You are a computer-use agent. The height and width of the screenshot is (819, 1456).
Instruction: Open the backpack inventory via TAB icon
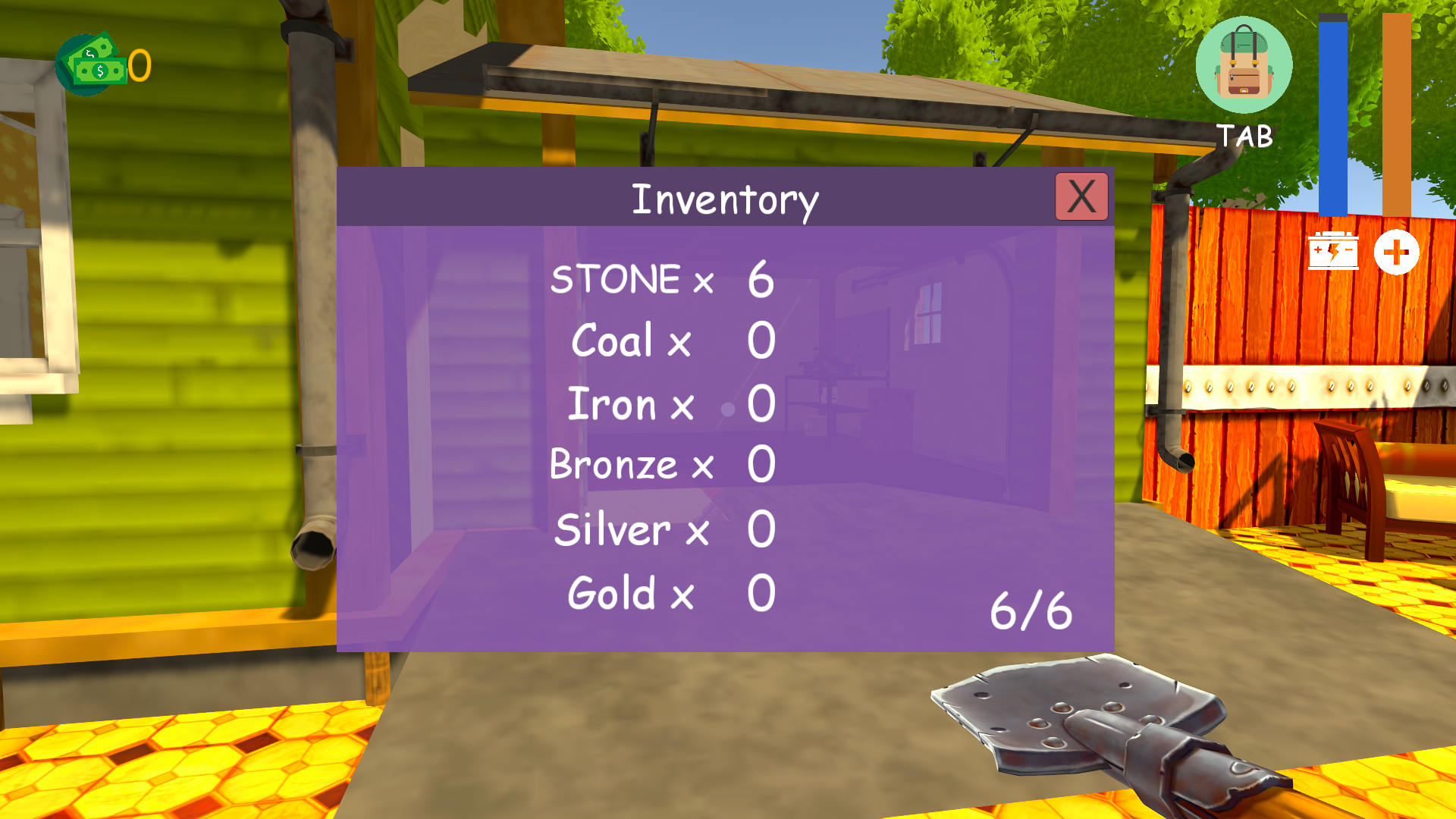(x=1244, y=65)
